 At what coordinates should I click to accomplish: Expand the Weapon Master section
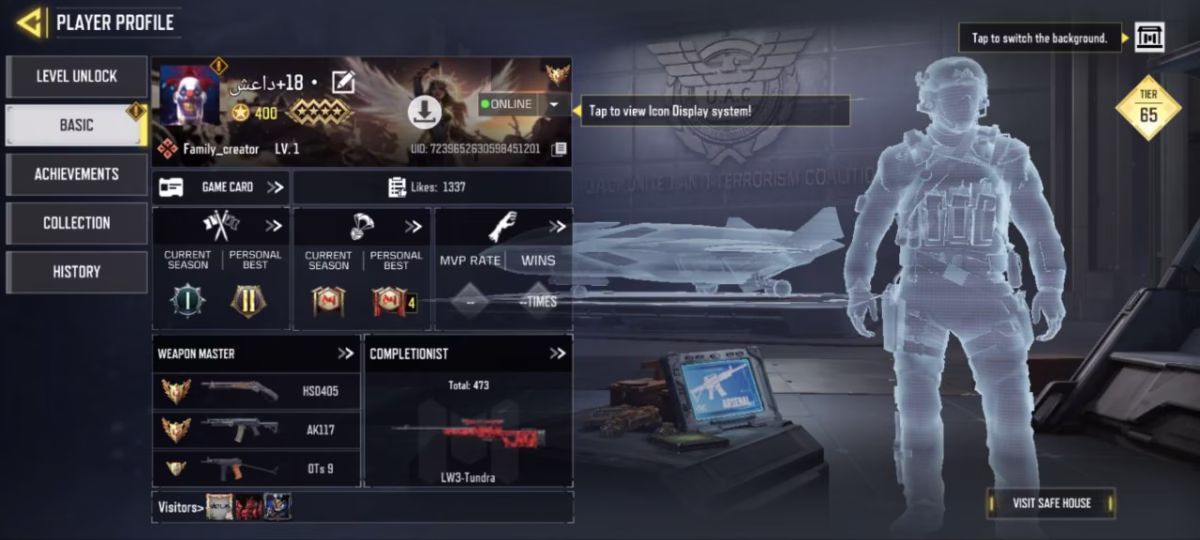click(345, 353)
